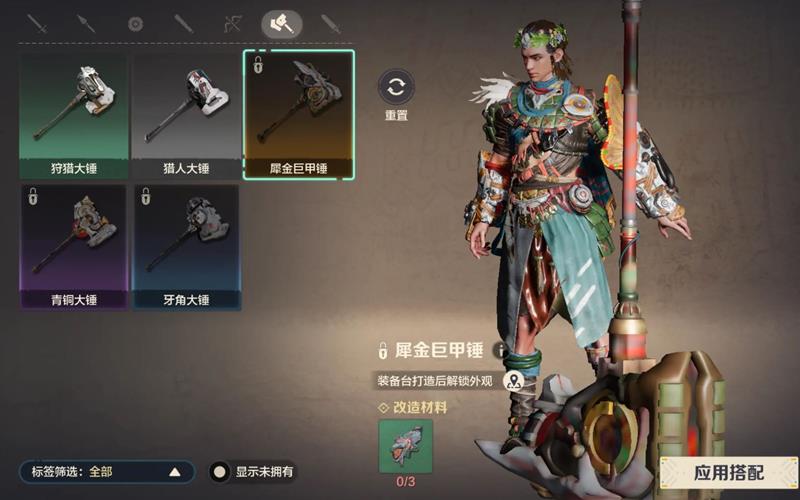The width and height of the screenshot is (800, 500).
Task: Select the highlighted hammer weapon tab
Action: point(281,24)
